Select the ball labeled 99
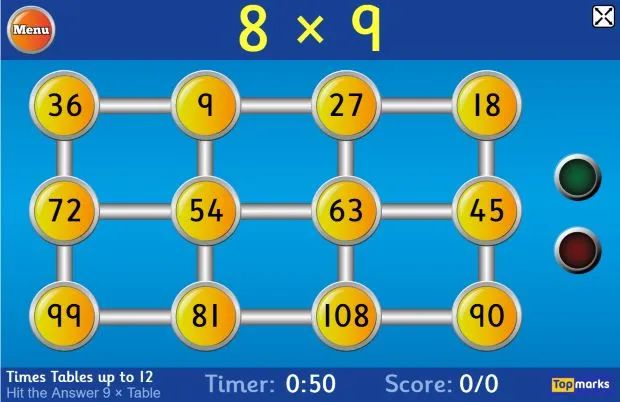620x402 pixels. pos(65,316)
